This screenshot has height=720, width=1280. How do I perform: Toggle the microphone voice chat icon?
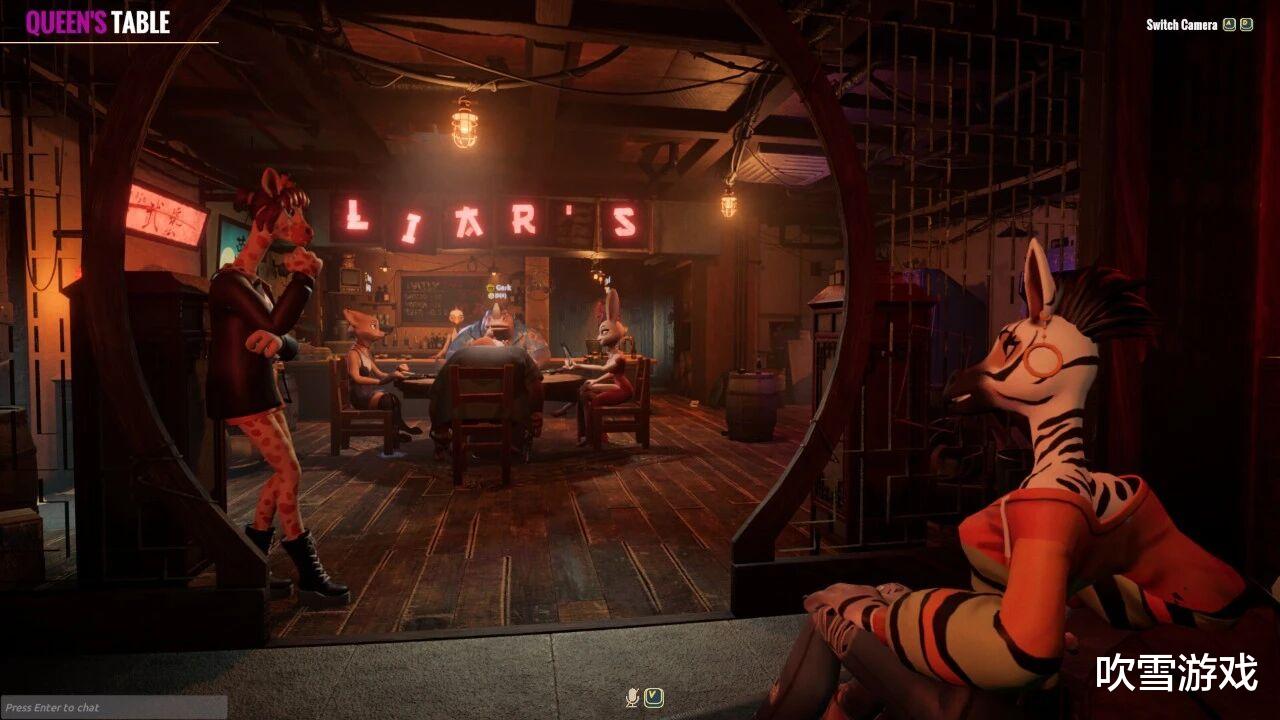pyautogui.click(x=632, y=697)
